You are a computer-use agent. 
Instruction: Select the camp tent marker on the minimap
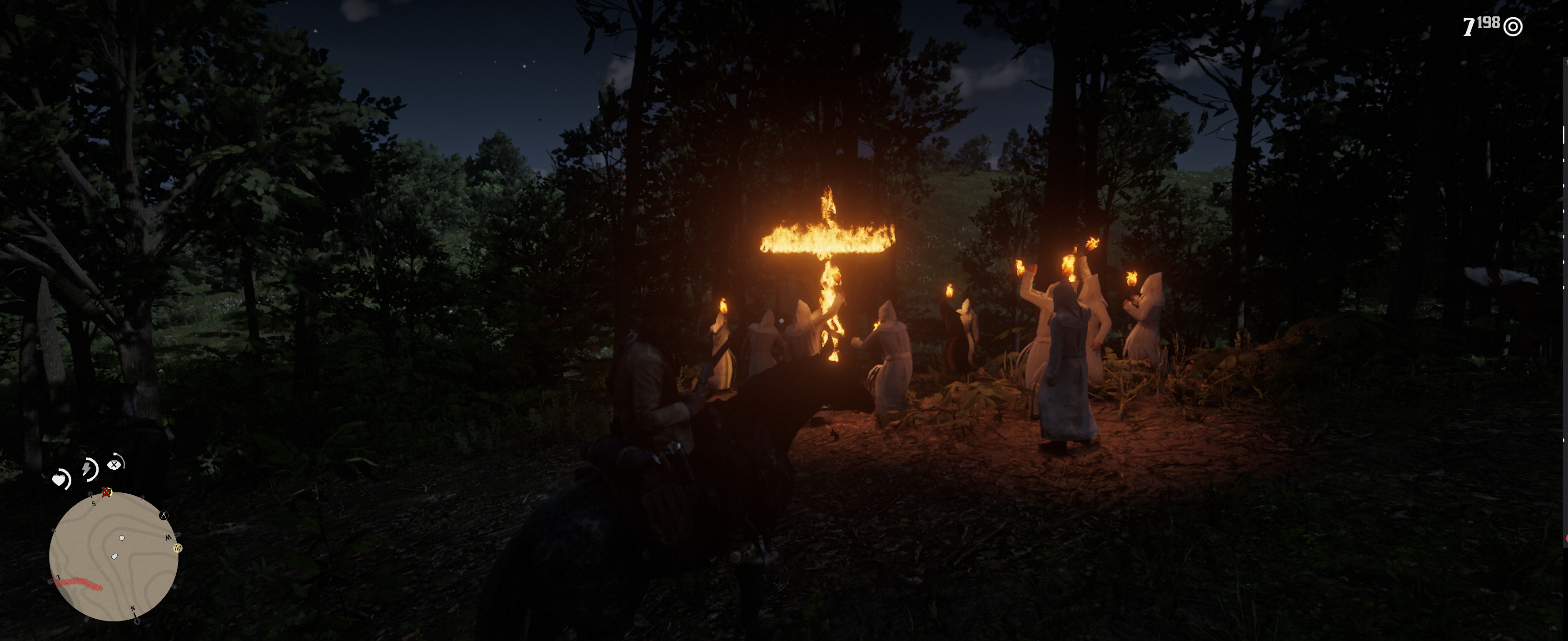[163, 516]
